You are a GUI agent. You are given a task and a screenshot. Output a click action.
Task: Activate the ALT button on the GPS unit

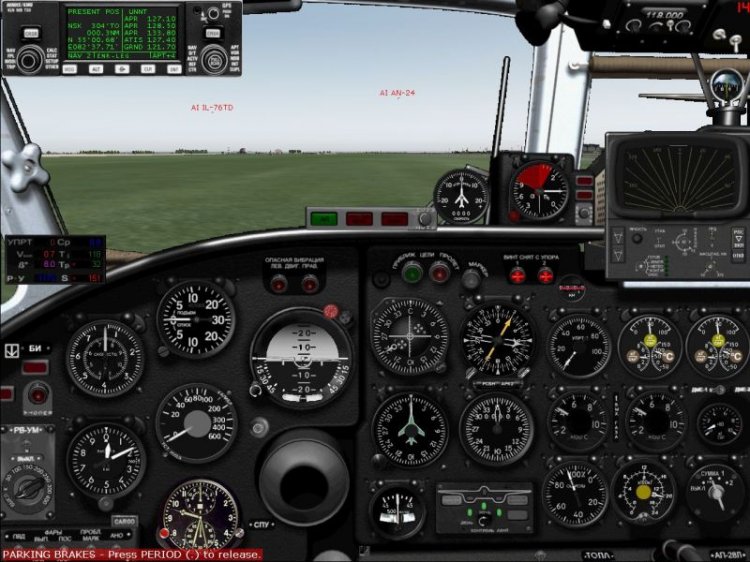(x=98, y=69)
